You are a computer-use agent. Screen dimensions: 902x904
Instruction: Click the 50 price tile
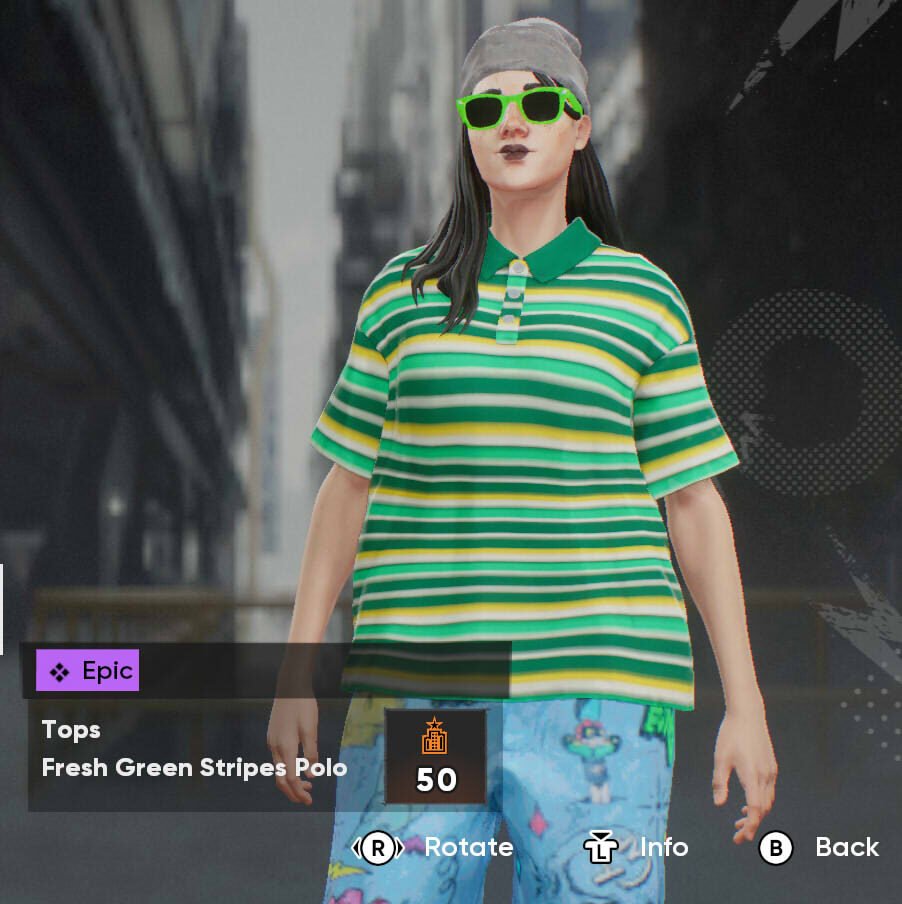click(435, 756)
